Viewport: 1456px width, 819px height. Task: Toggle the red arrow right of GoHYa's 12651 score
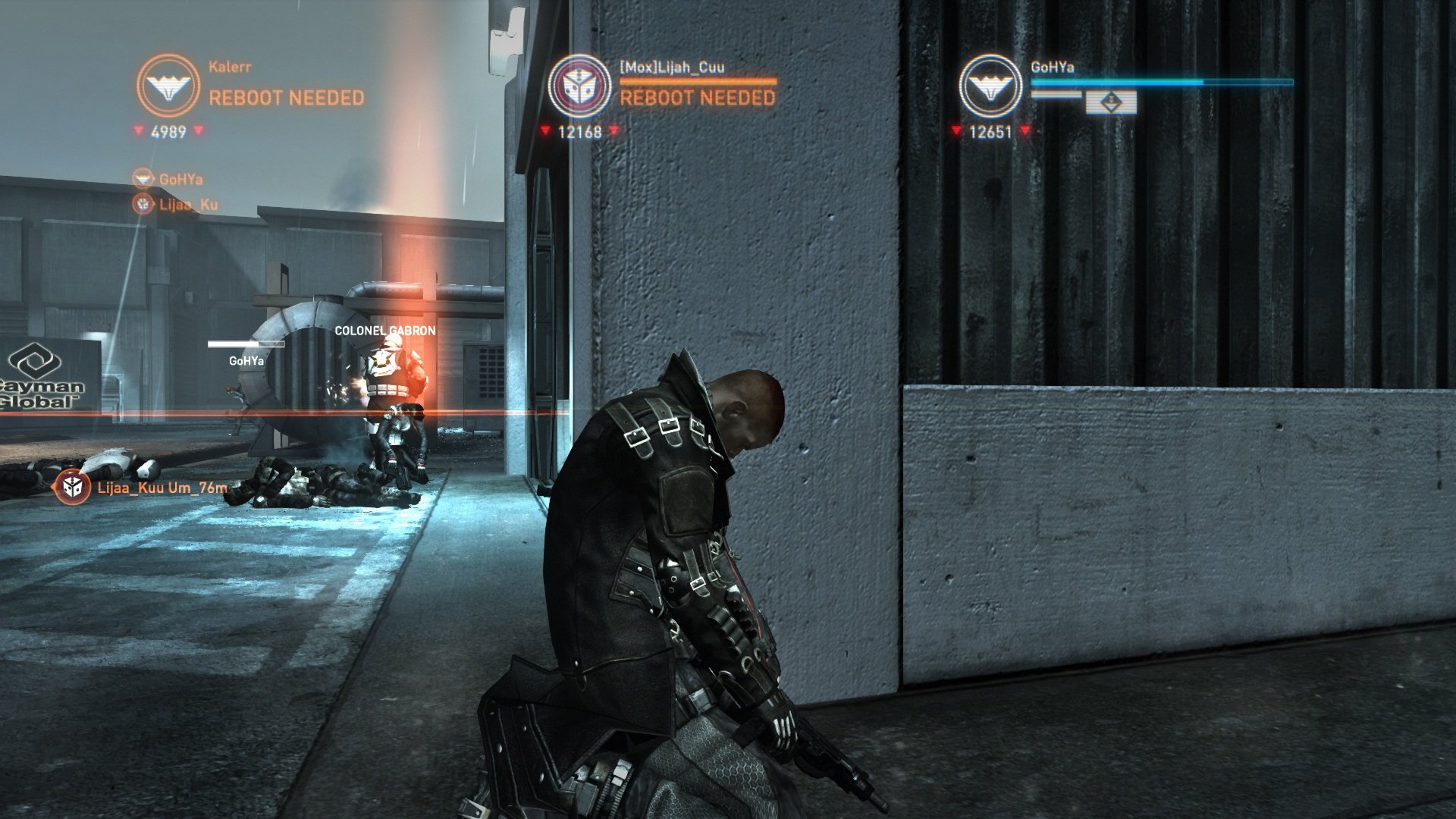coord(1025,130)
